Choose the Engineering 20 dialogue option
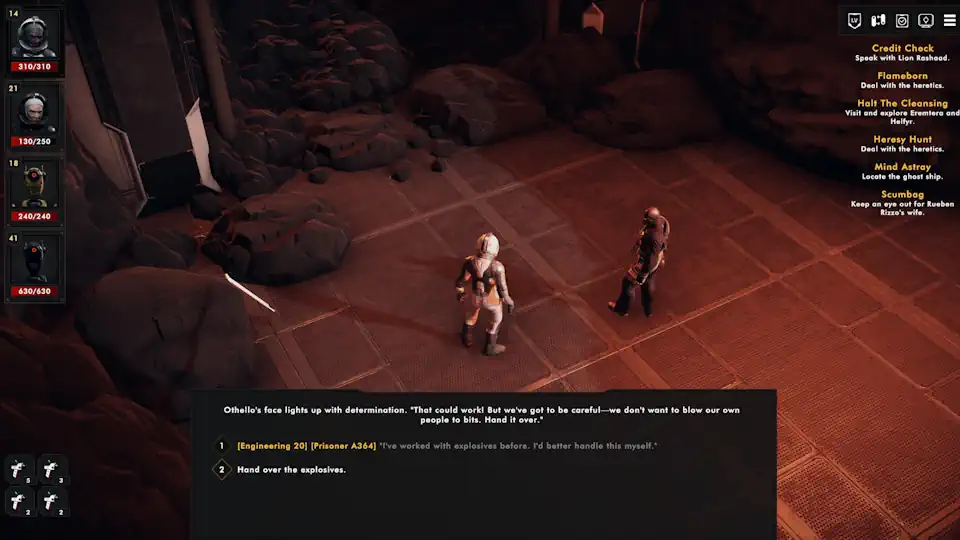The width and height of the screenshot is (960, 540). (x=447, y=445)
